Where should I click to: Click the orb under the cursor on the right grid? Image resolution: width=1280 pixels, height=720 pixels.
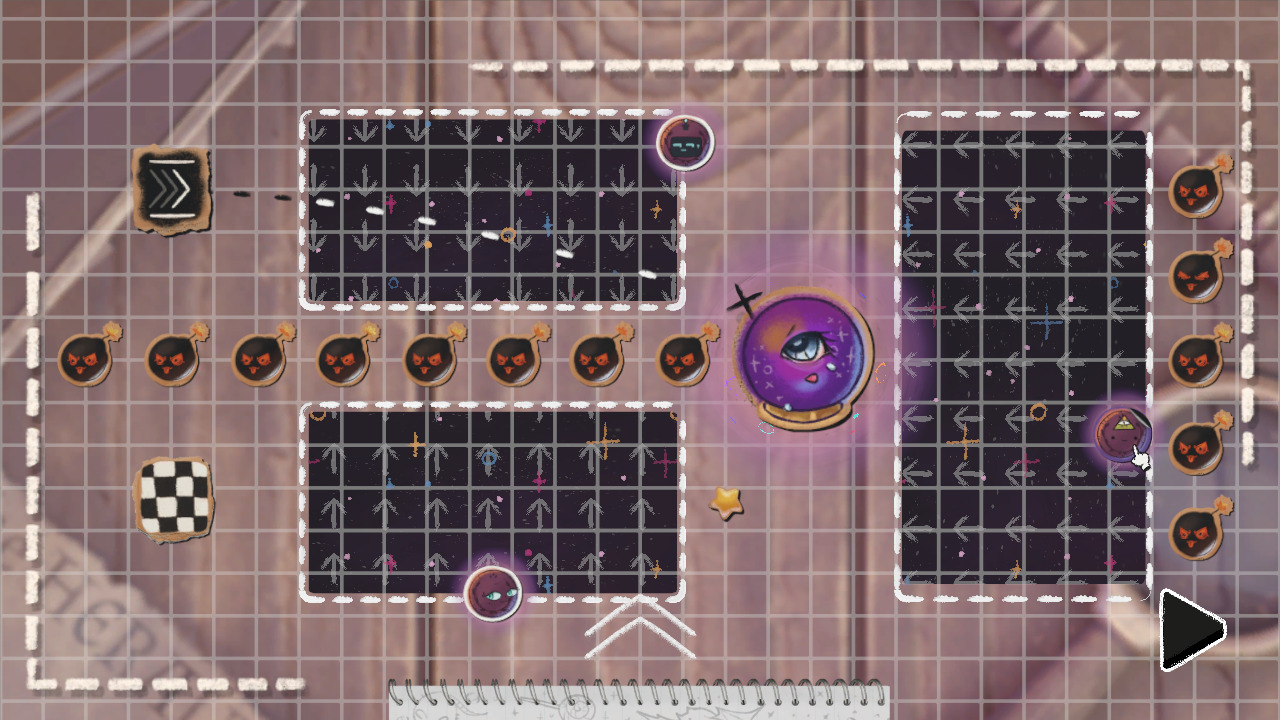1125,435
